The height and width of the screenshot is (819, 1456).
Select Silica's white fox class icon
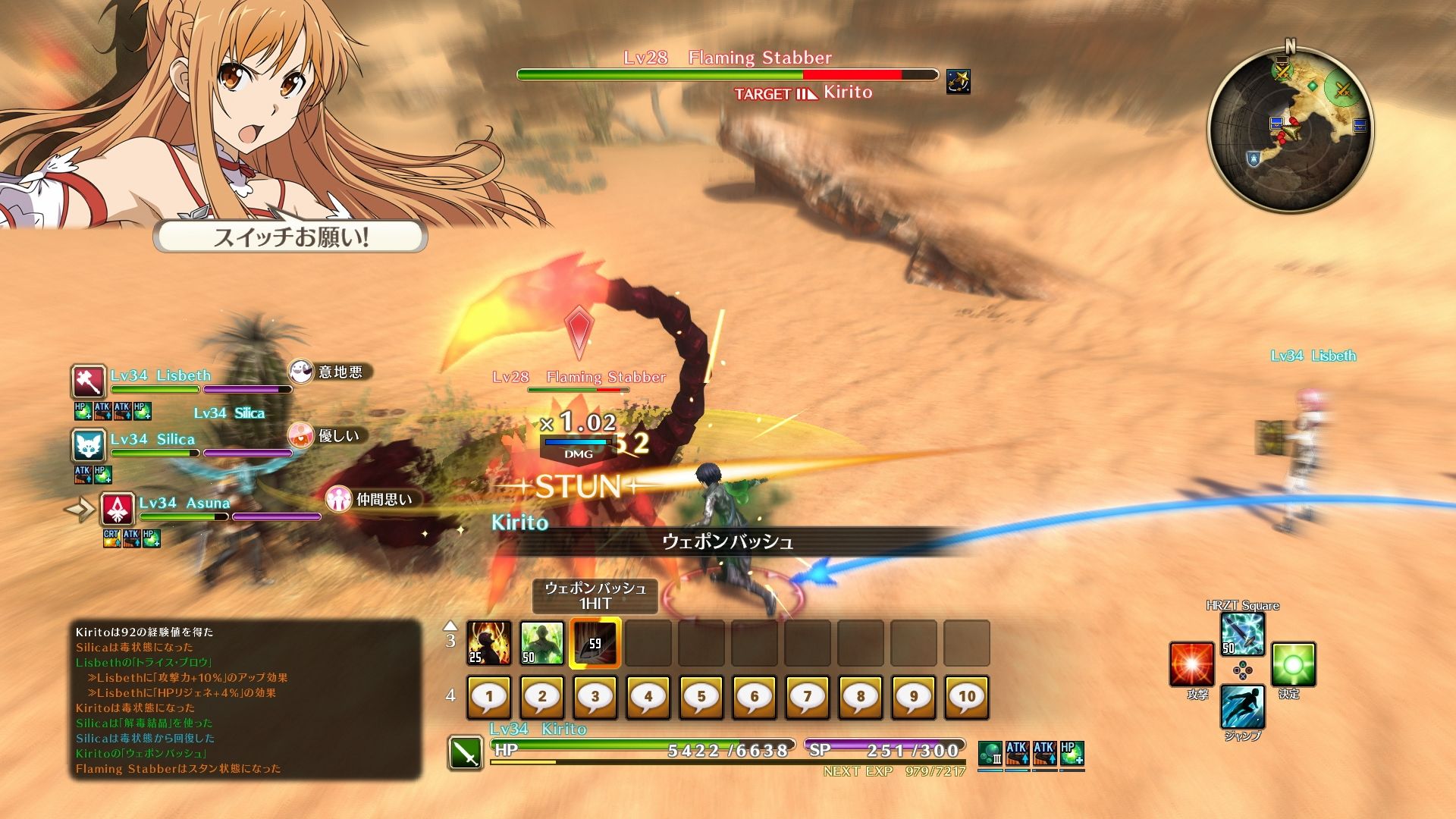pos(89,446)
